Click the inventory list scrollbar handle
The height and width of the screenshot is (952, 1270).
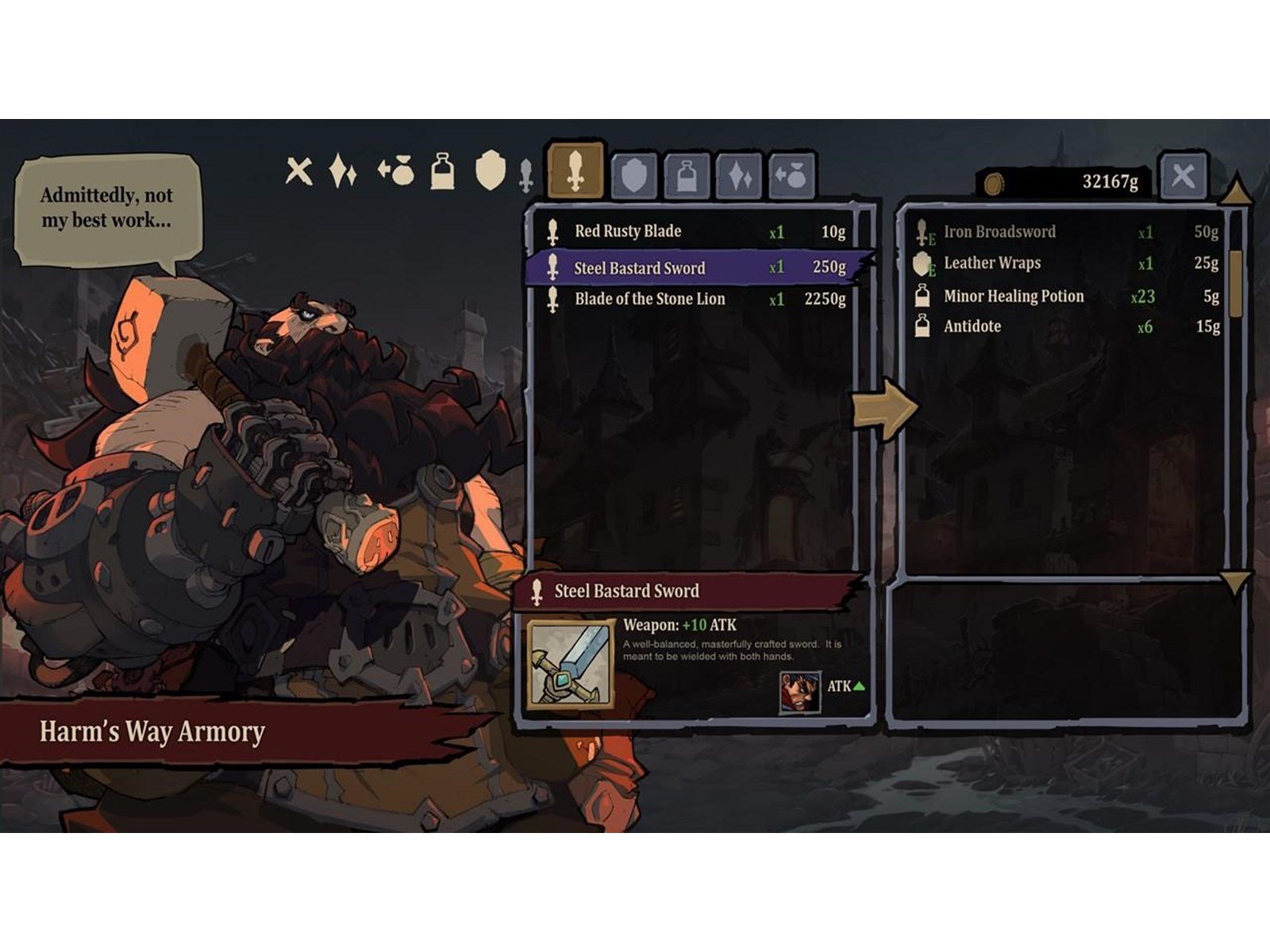(1235, 284)
